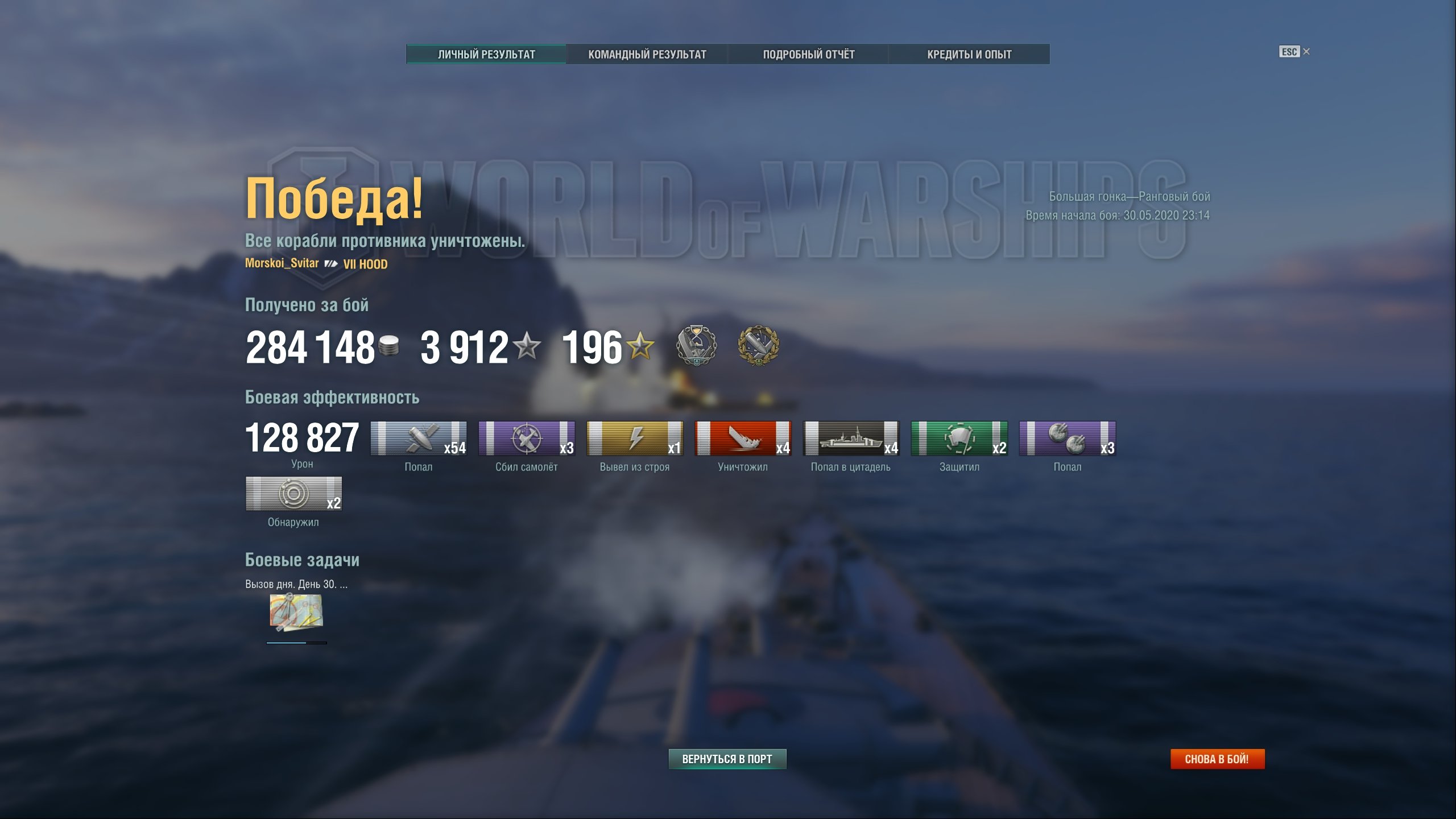Inspect the silver hourglass achievement medal
1456x819 pixels.
click(x=696, y=345)
